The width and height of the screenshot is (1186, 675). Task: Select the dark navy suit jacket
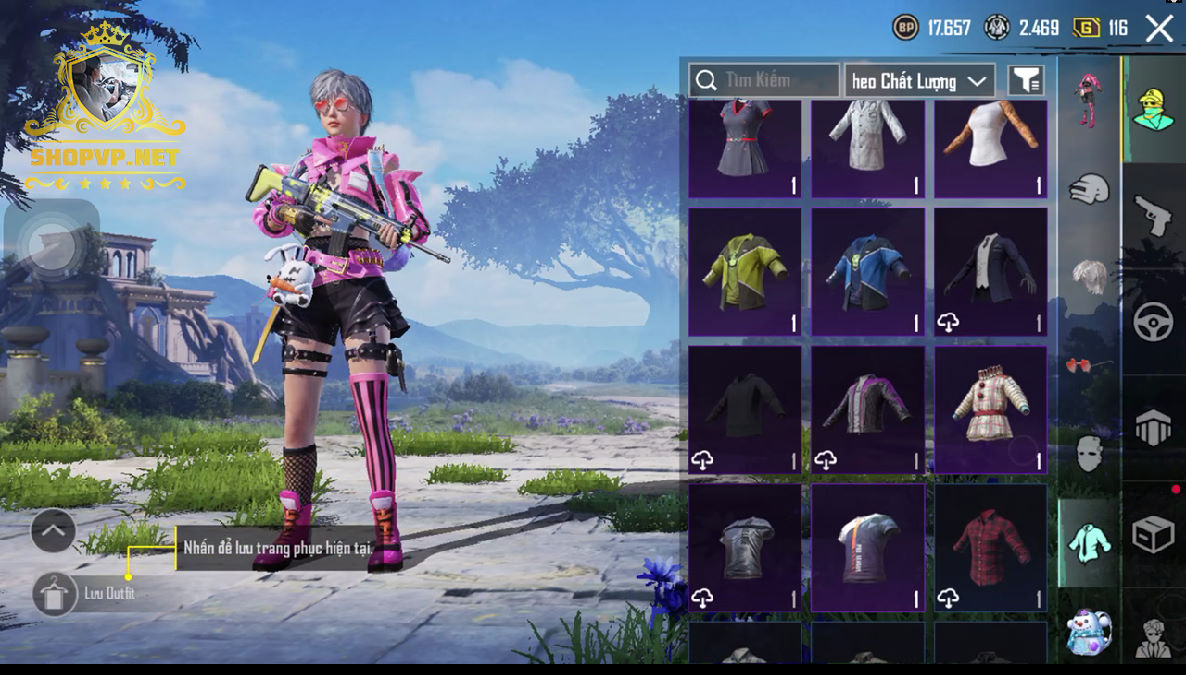[x=990, y=271]
